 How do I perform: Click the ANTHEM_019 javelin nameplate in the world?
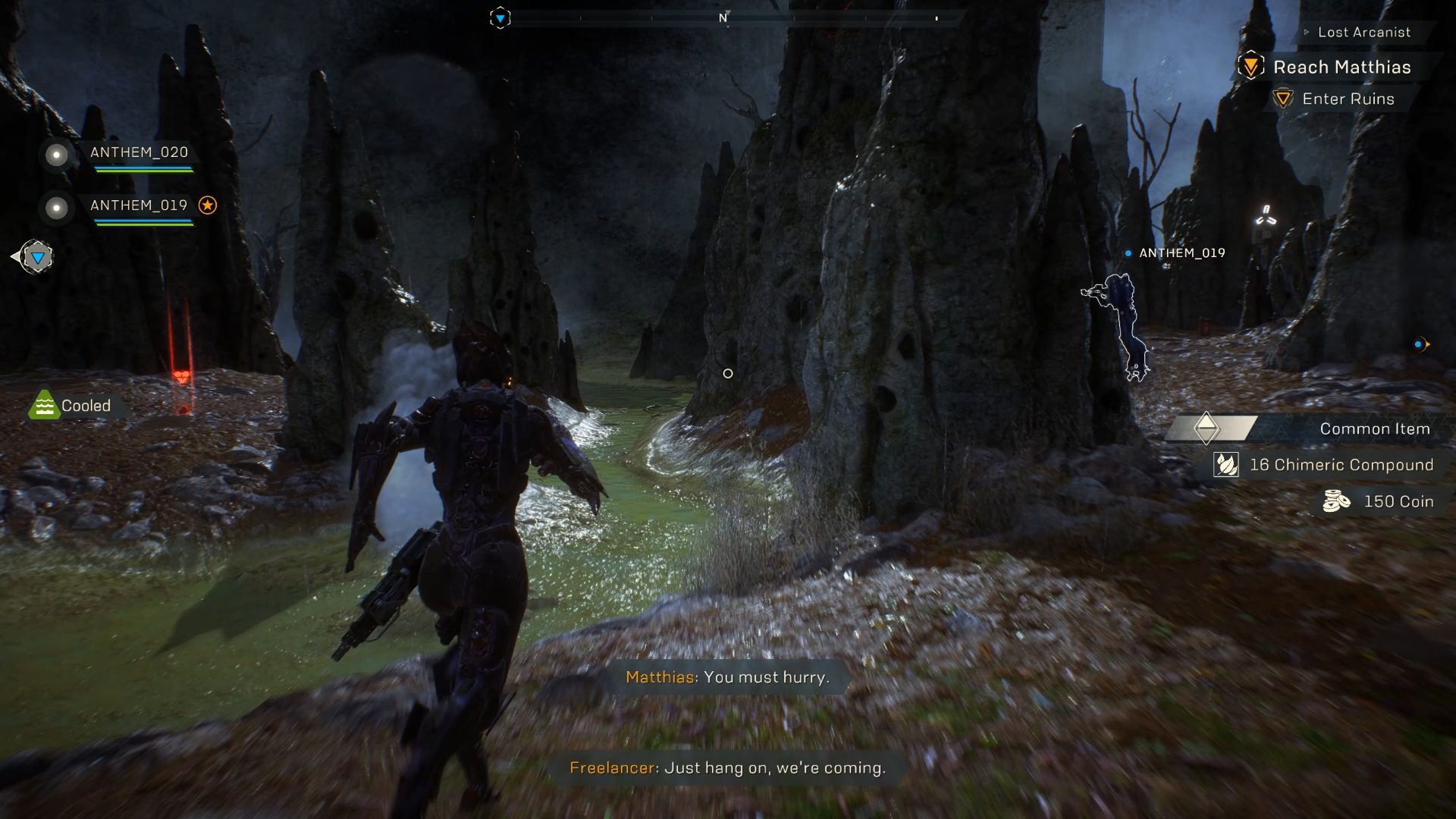(1180, 253)
